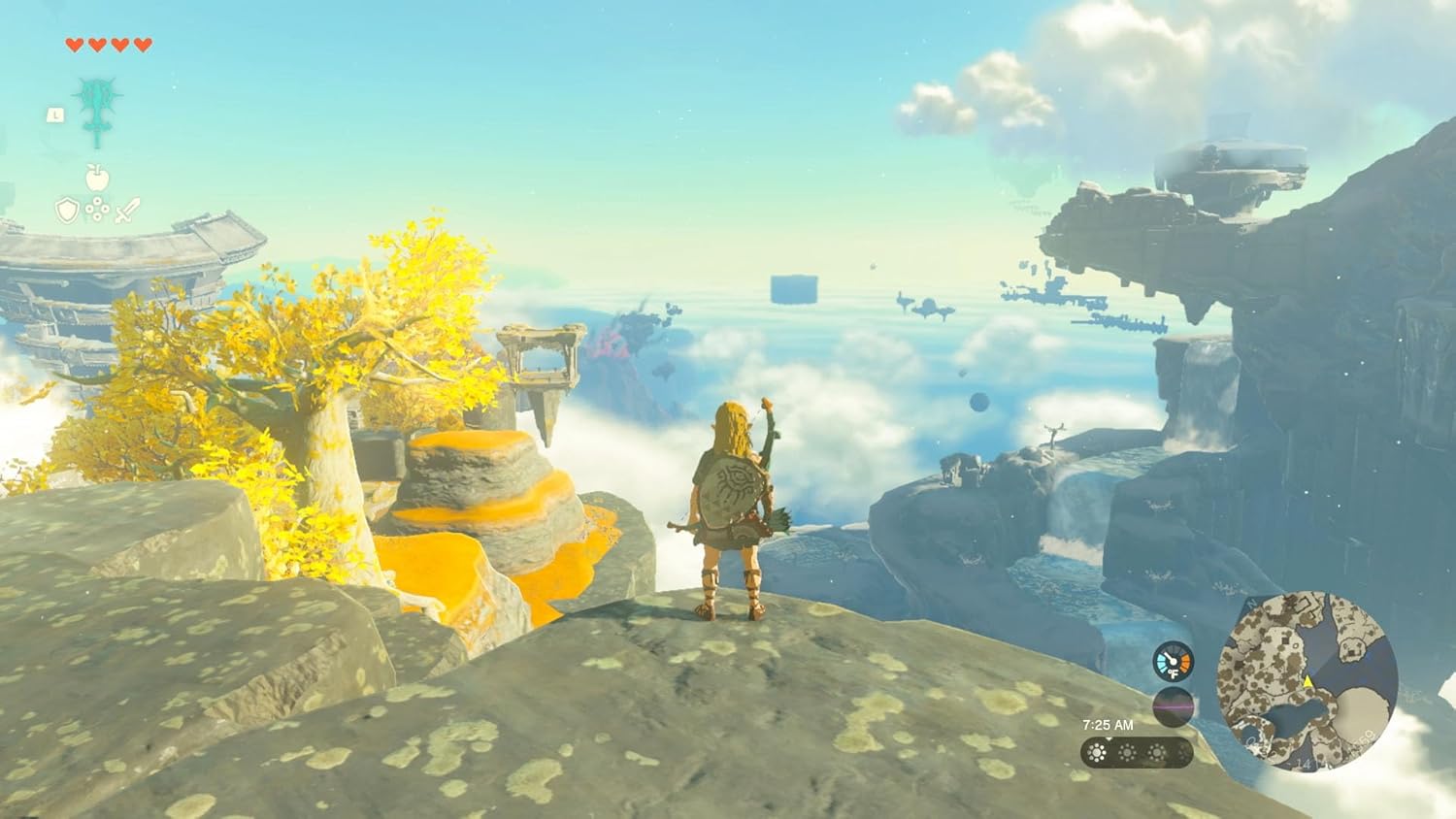Click the D-pad materials icon

pyautogui.click(x=96, y=209)
